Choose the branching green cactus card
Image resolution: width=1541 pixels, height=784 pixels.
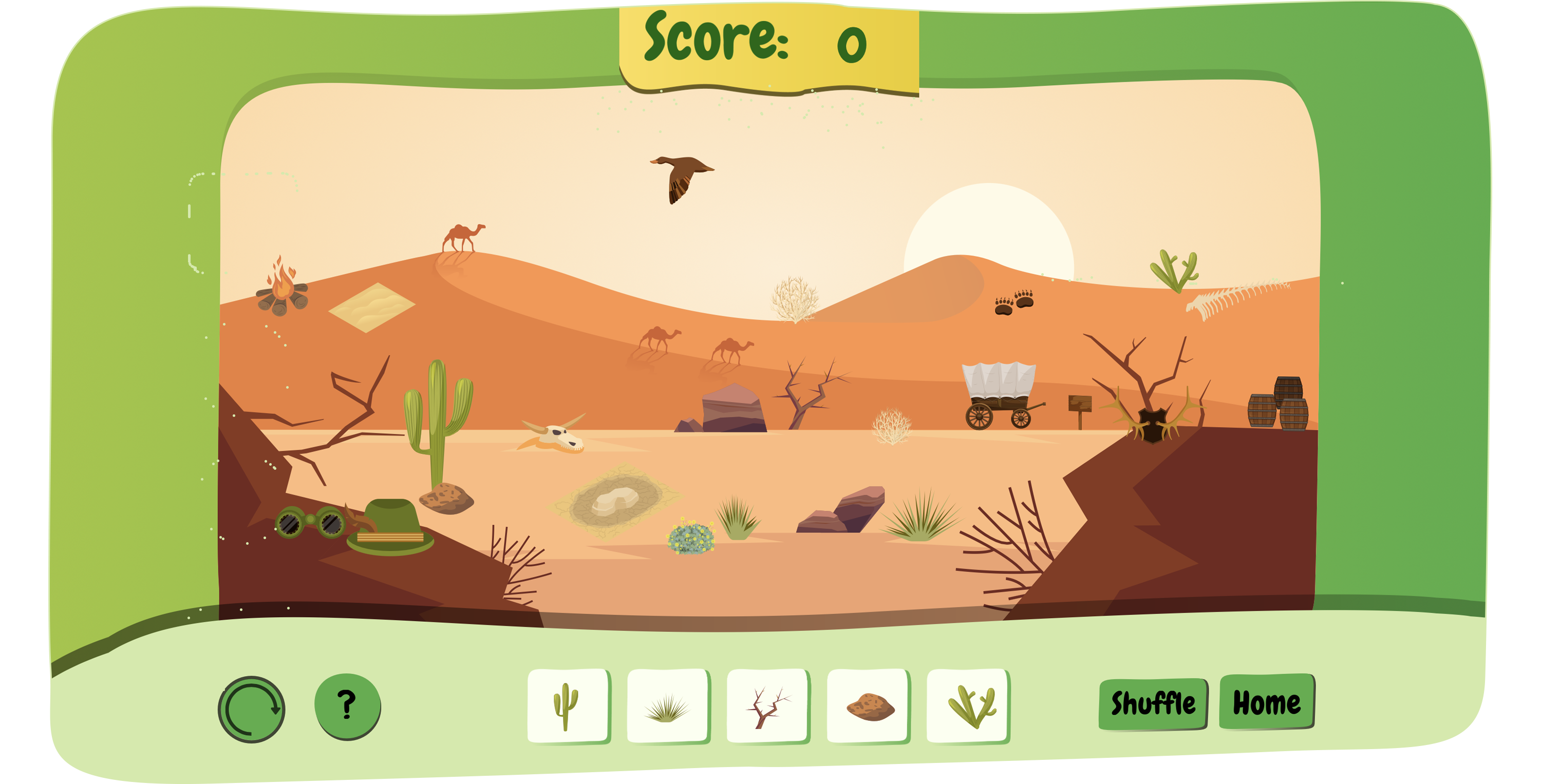pyautogui.click(x=968, y=707)
